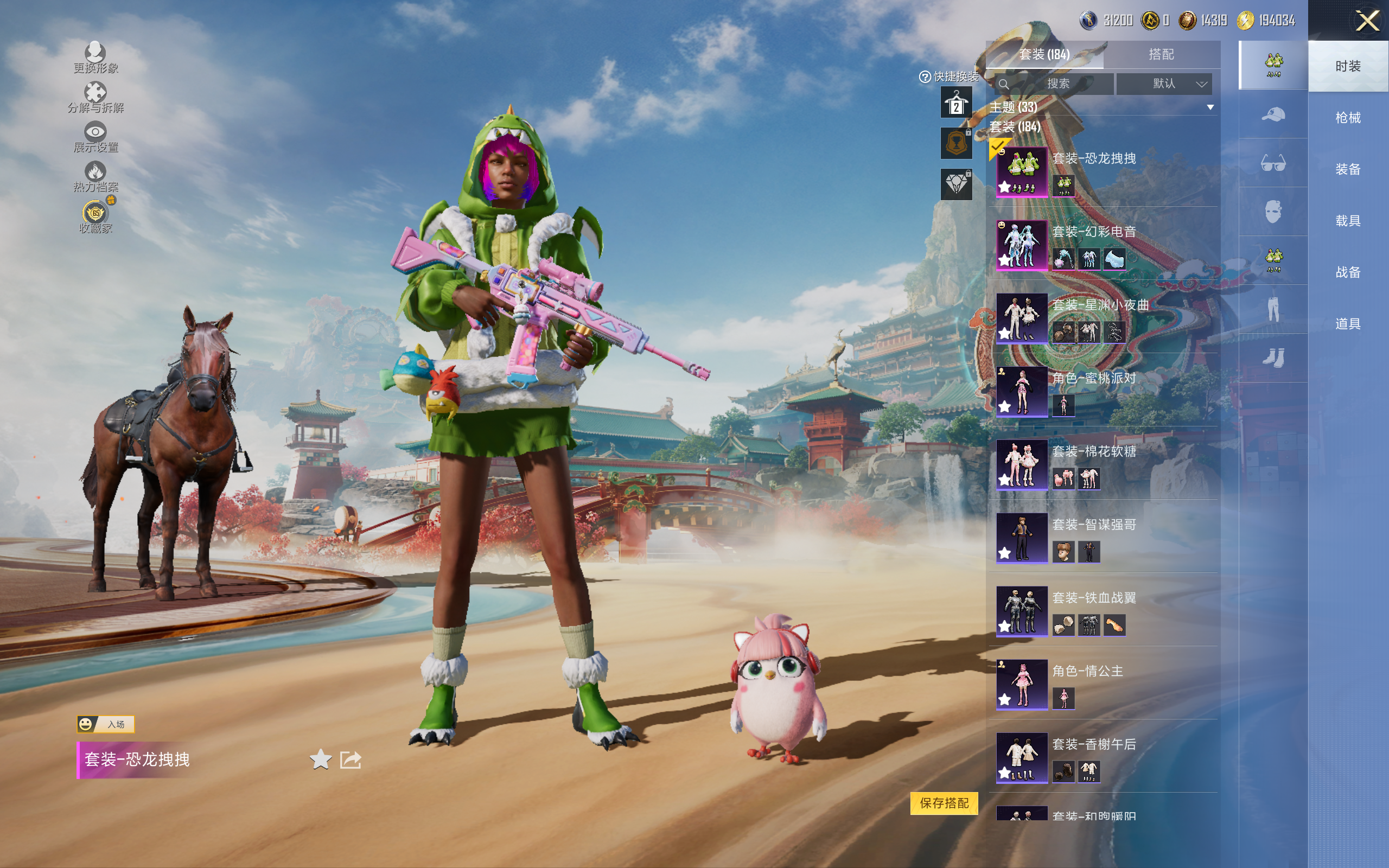Open 分解与拆解 dismantle option
The image size is (1389, 868).
(95, 98)
